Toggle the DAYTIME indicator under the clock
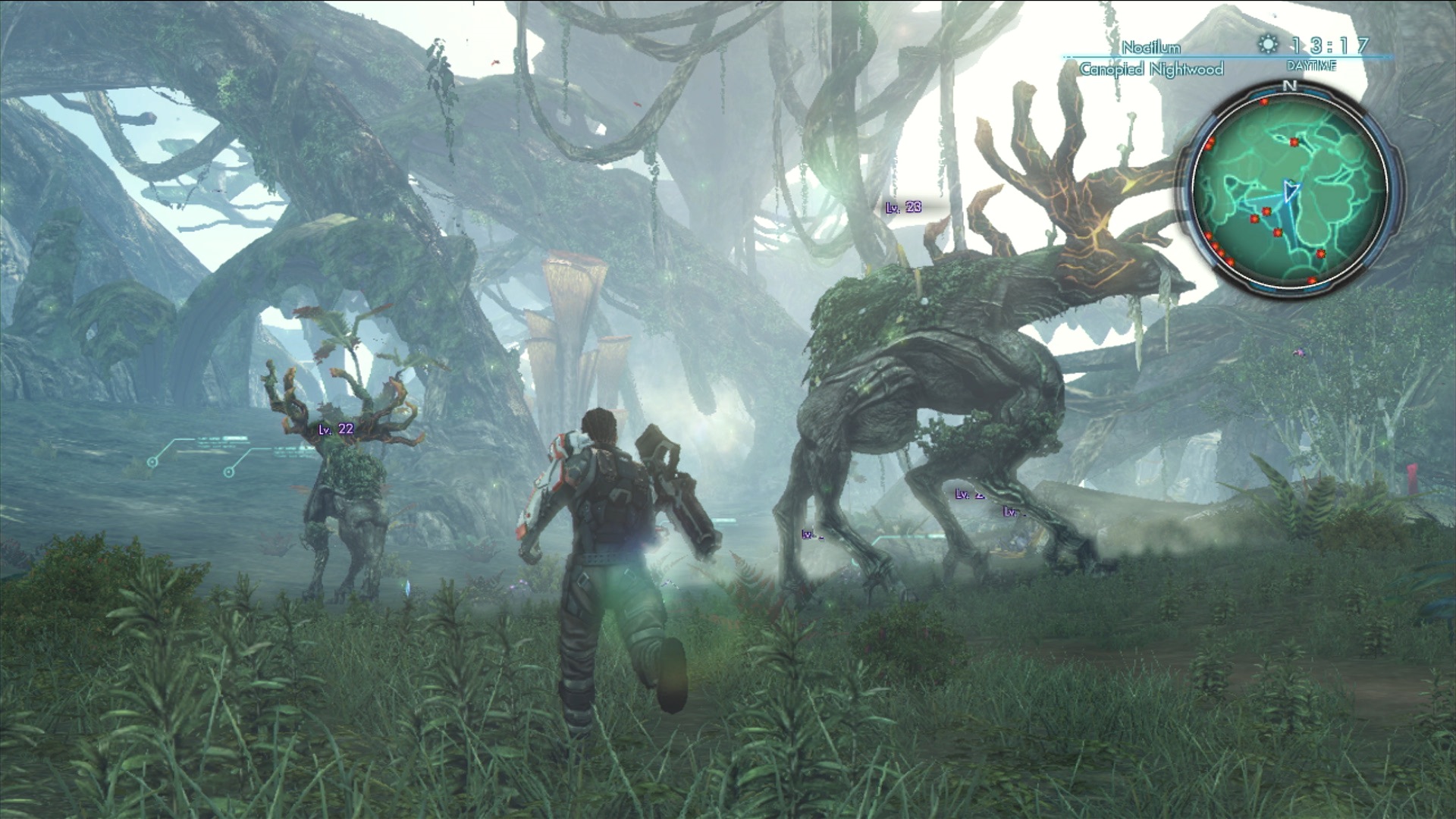Screen dimensions: 1456x819 1312,64
